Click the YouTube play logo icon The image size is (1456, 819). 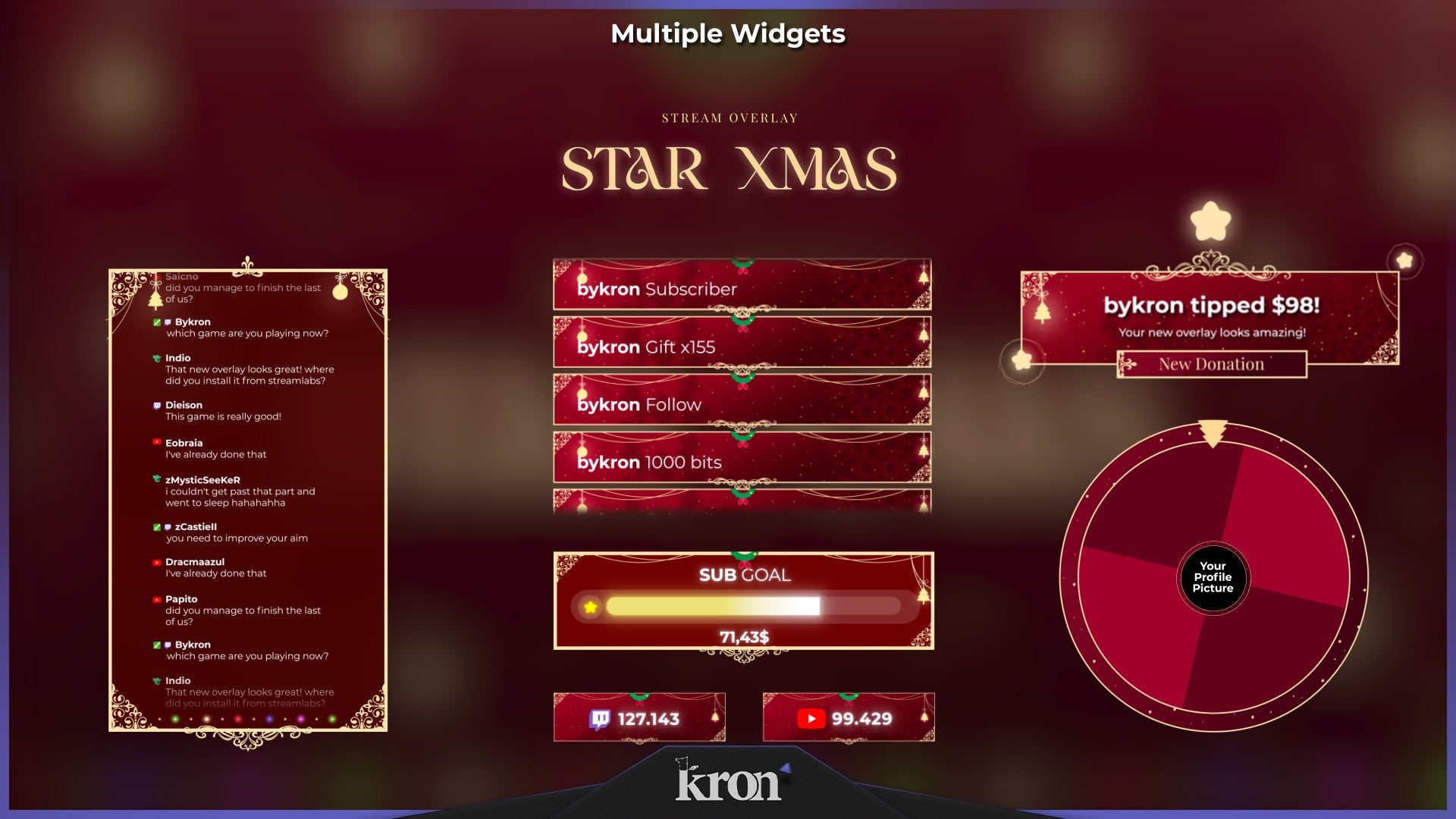811,719
